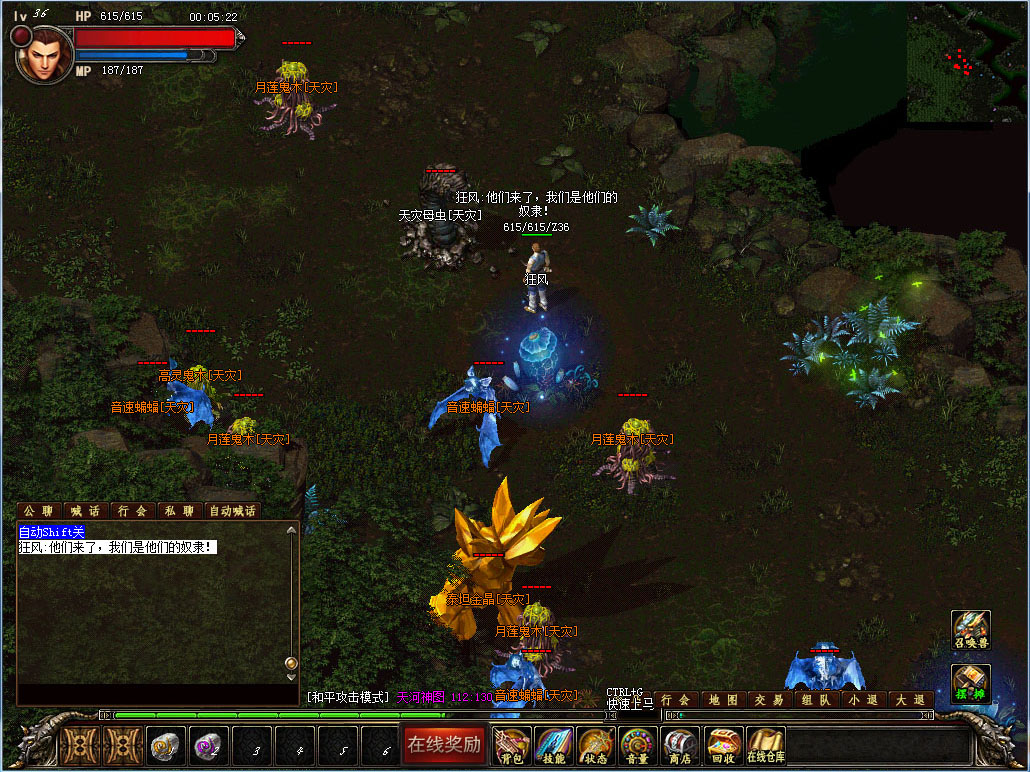
Task: Switch to the 喊话 shout tab
Action: click(x=86, y=511)
